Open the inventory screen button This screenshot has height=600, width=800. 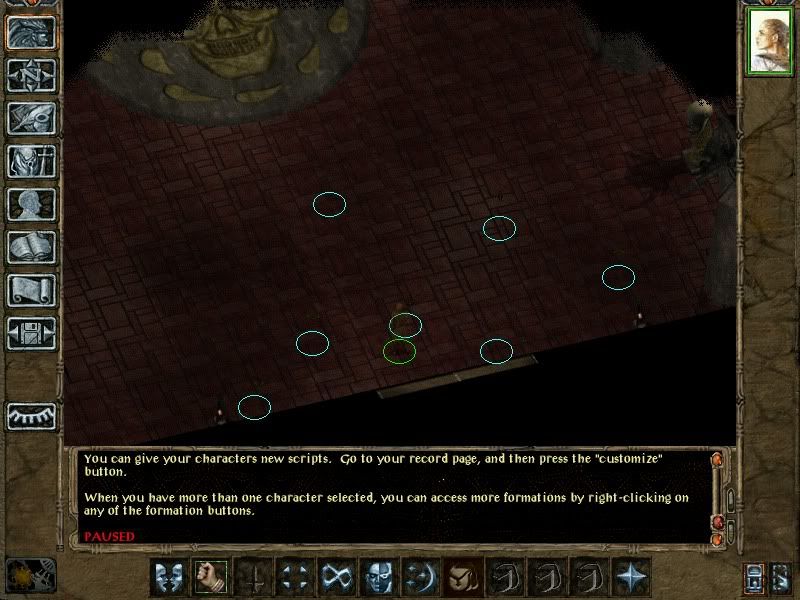click(x=31, y=161)
